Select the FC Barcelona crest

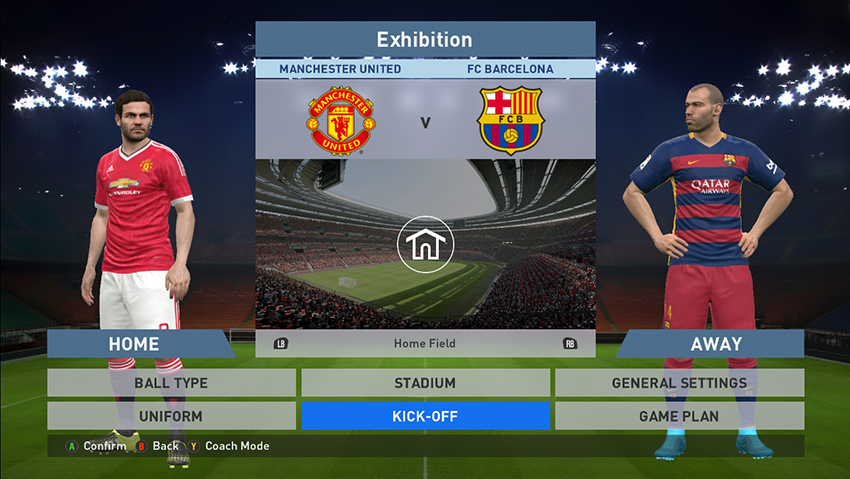510,121
